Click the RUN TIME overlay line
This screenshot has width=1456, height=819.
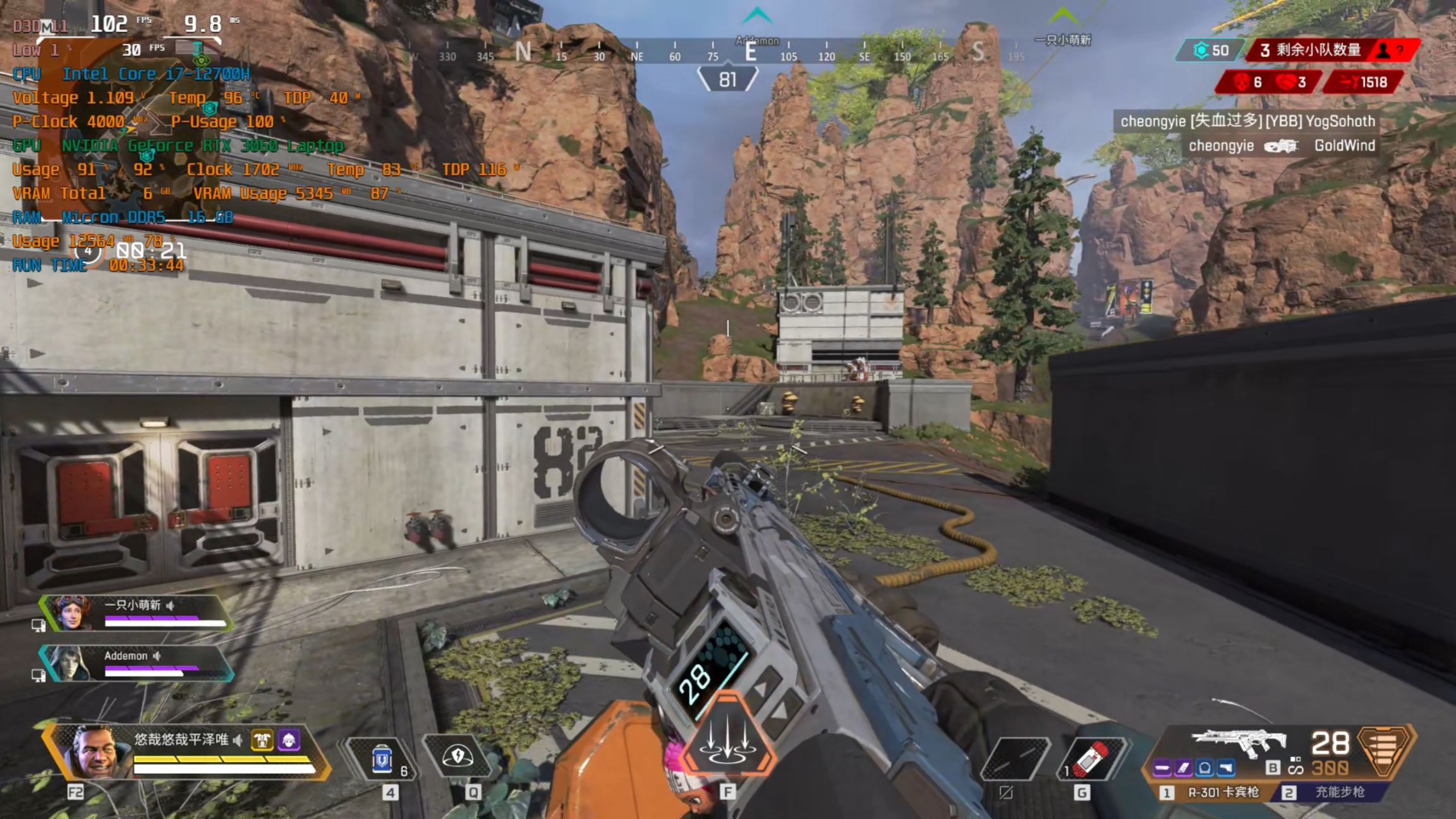click(x=99, y=265)
